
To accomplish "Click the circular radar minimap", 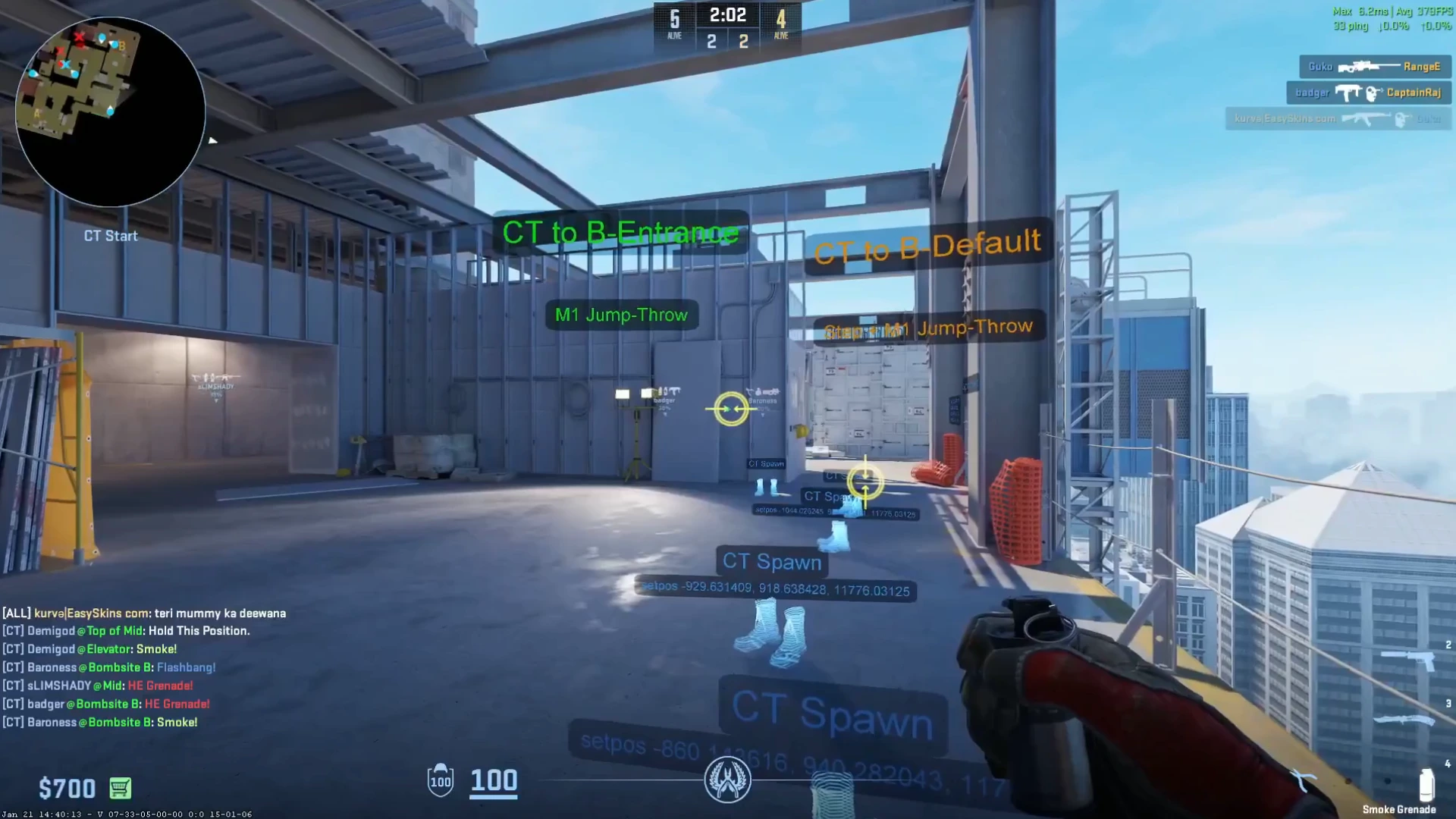I will coord(110,111).
